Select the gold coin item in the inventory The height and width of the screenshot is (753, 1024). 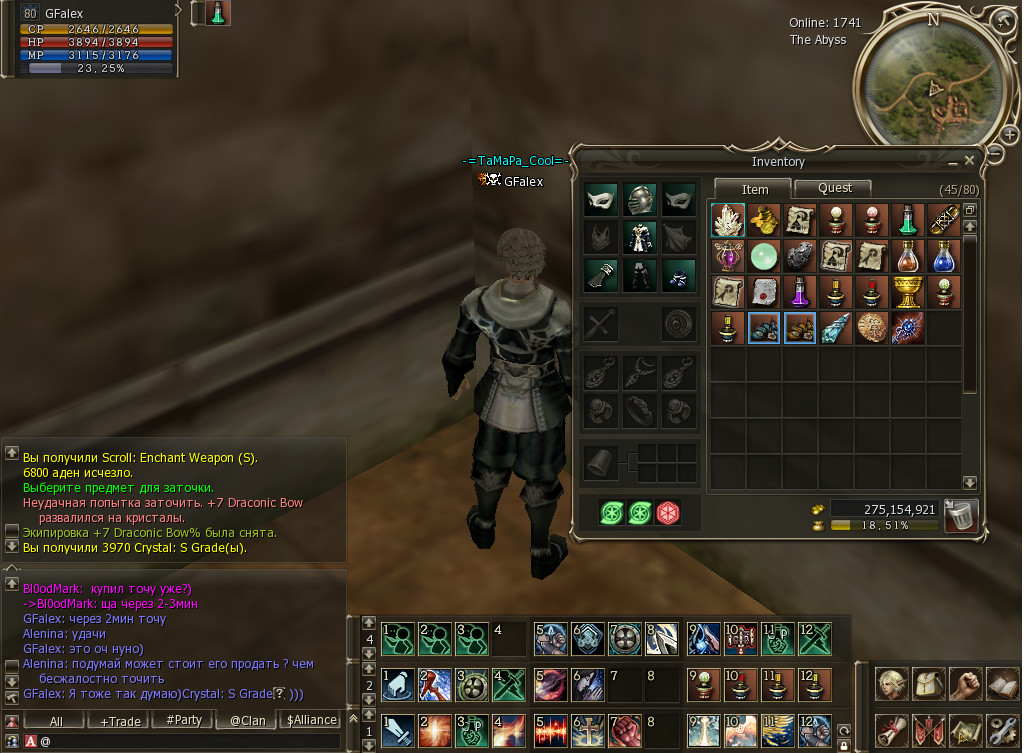tap(872, 328)
